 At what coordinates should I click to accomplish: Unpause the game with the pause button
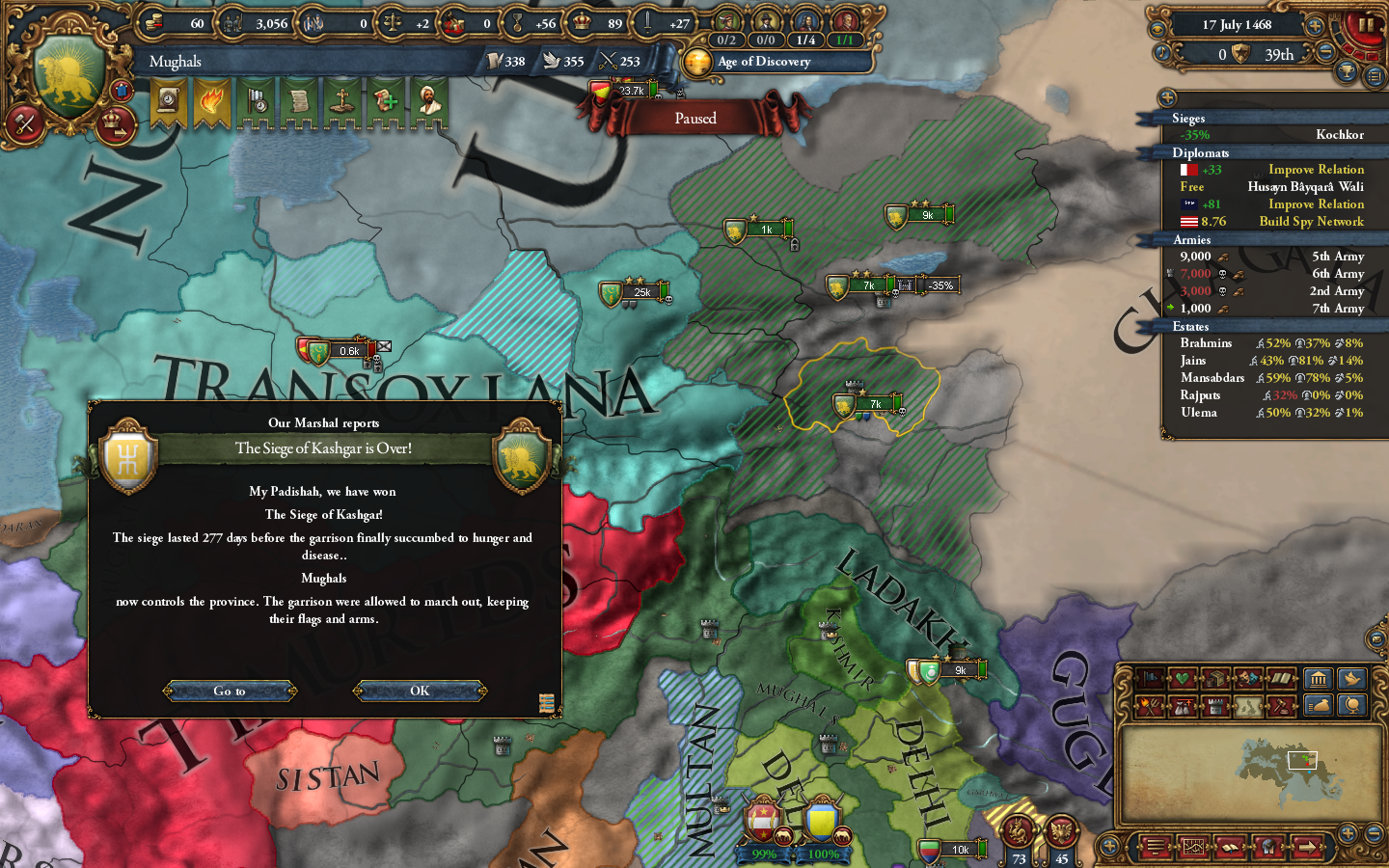tap(1366, 26)
